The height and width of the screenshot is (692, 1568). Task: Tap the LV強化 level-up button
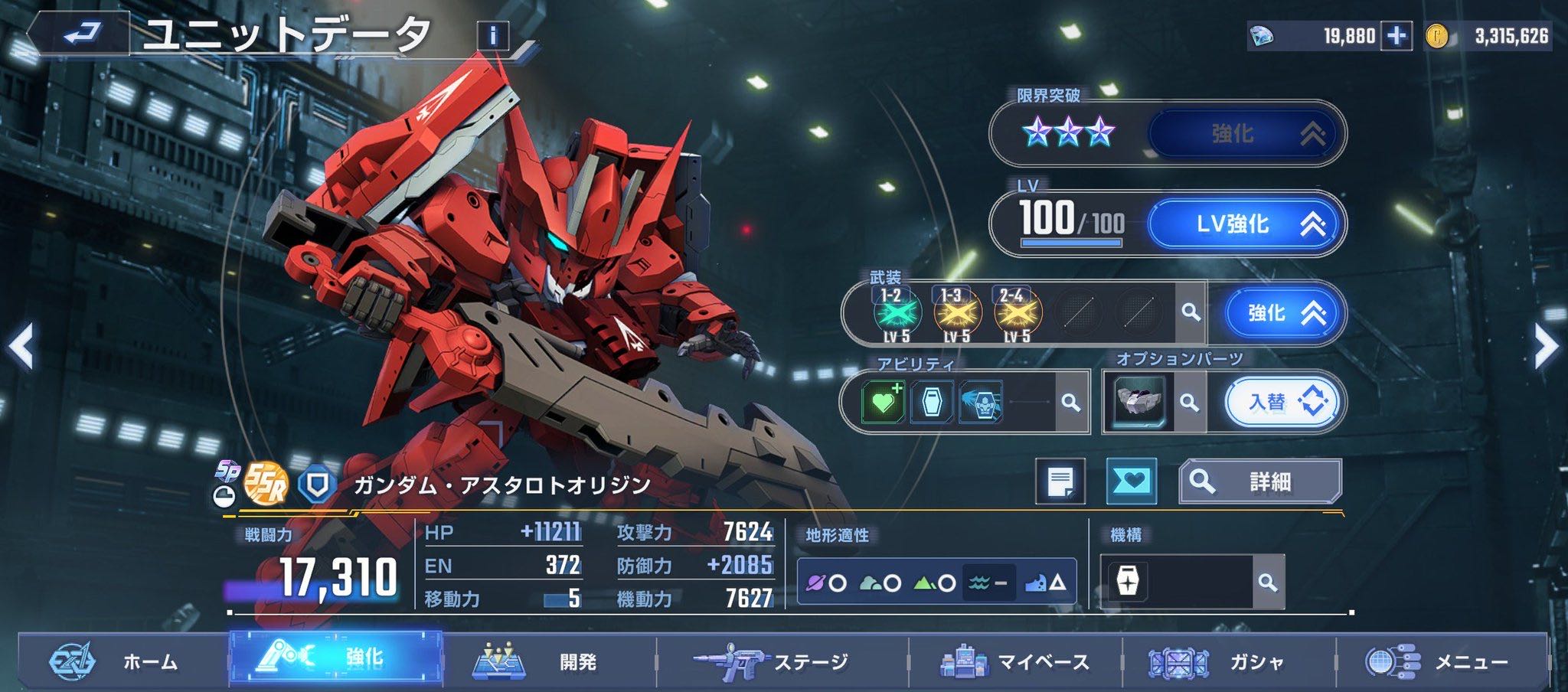1246,224
